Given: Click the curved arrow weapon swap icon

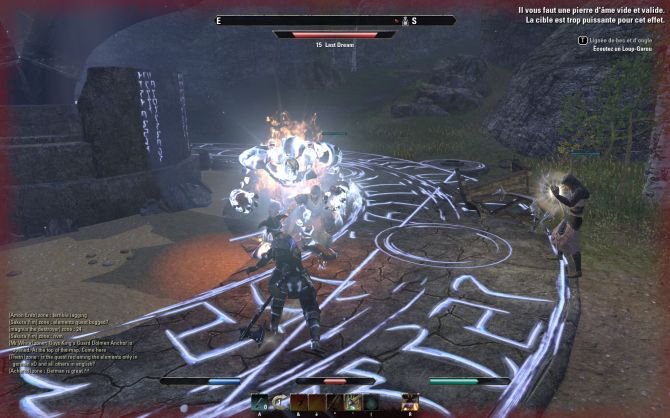Looking at the screenshot, I should 278,403.
